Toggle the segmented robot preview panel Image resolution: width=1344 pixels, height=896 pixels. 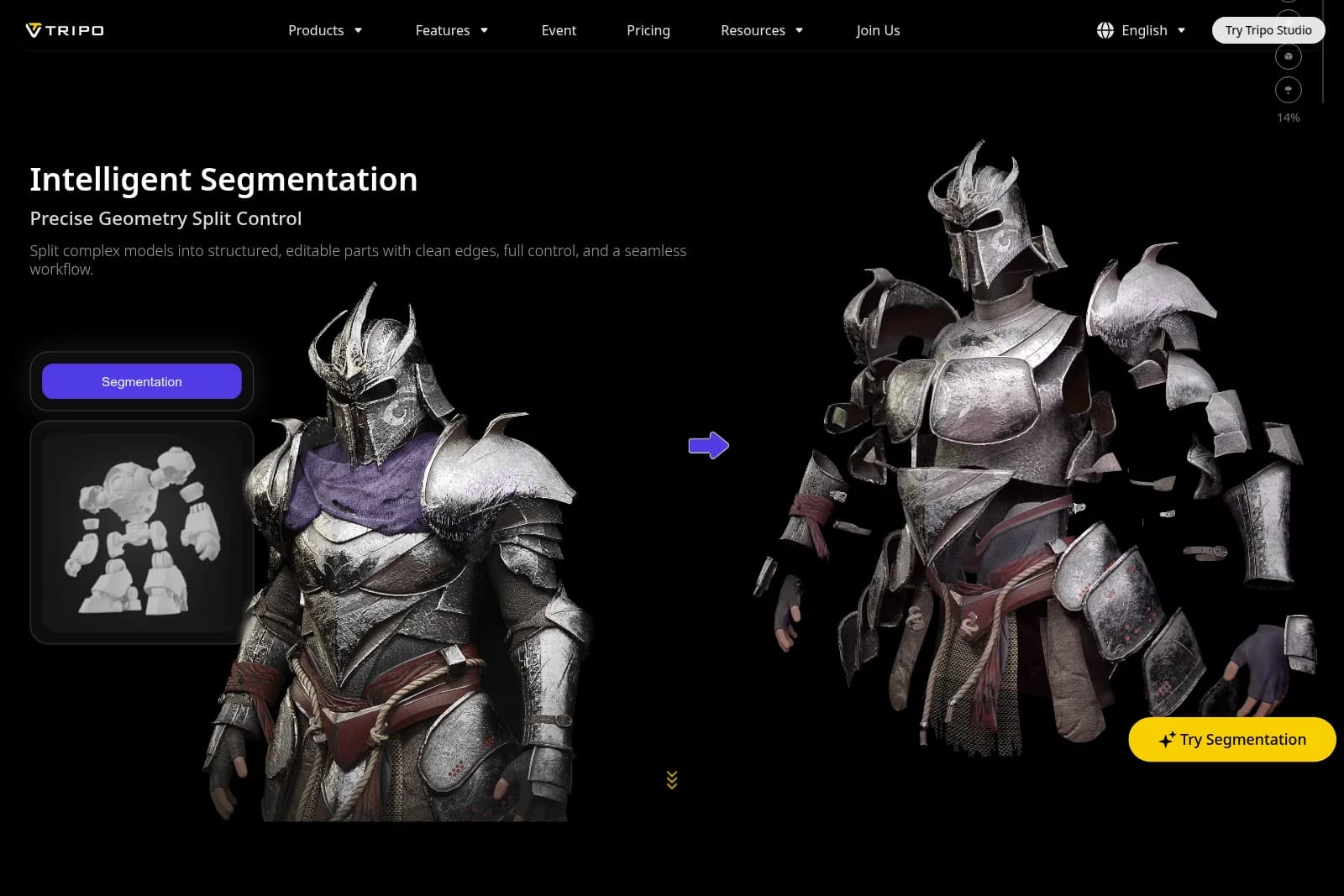(x=141, y=532)
